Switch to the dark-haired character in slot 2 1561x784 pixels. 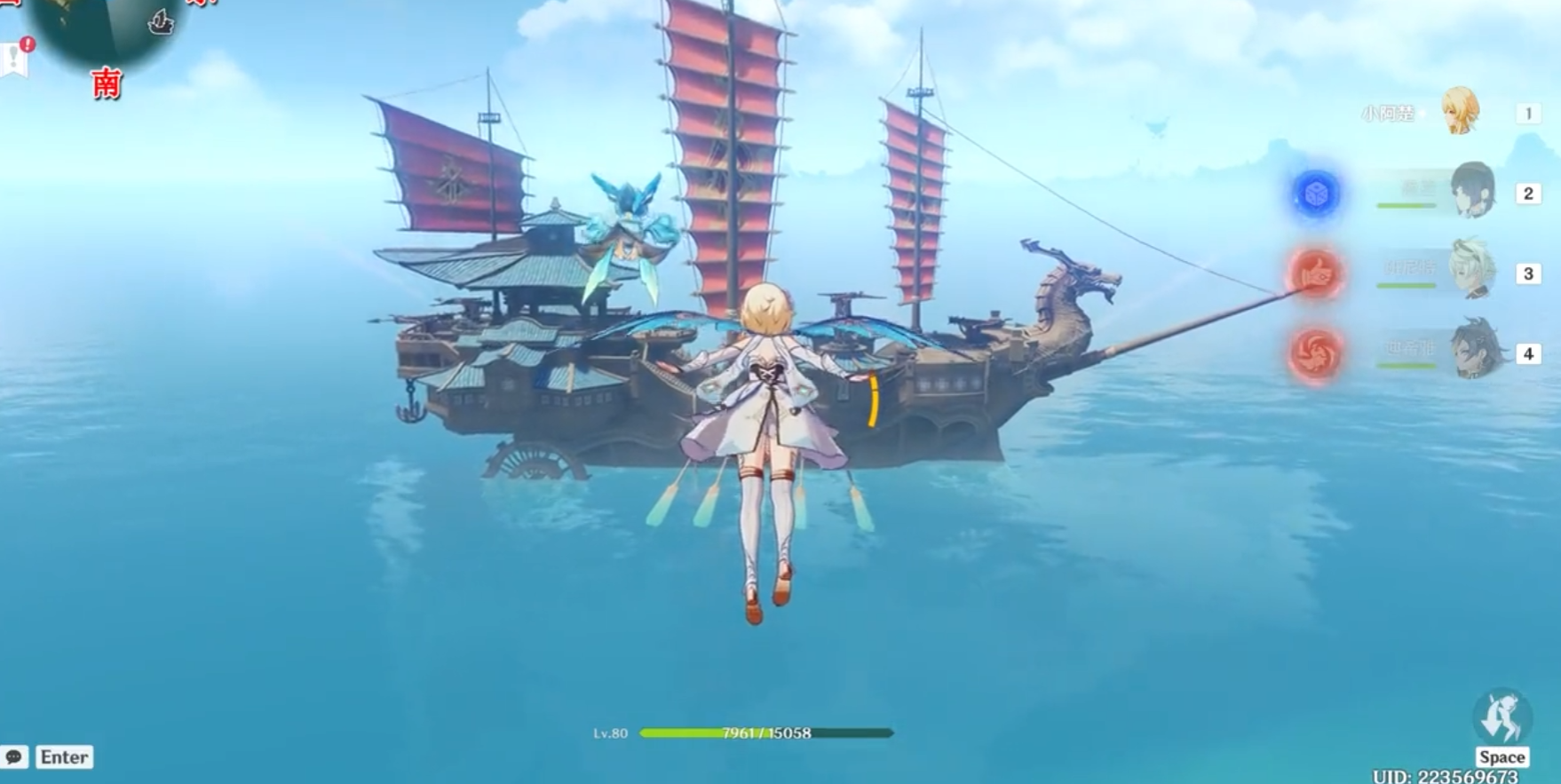click(1472, 191)
